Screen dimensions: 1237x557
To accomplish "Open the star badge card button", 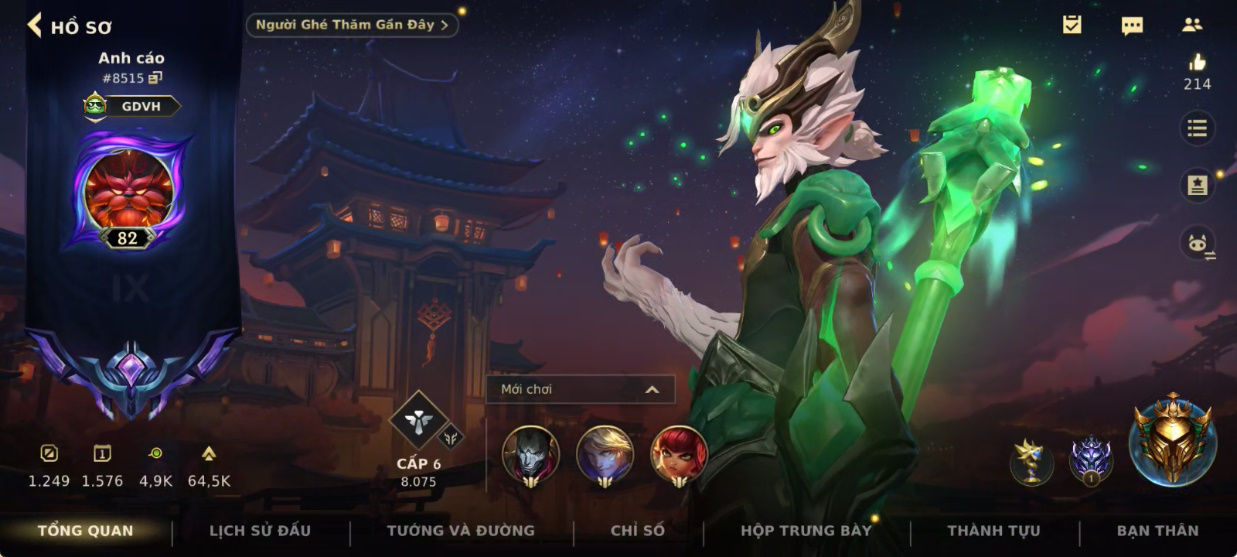I will [1196, 185].
